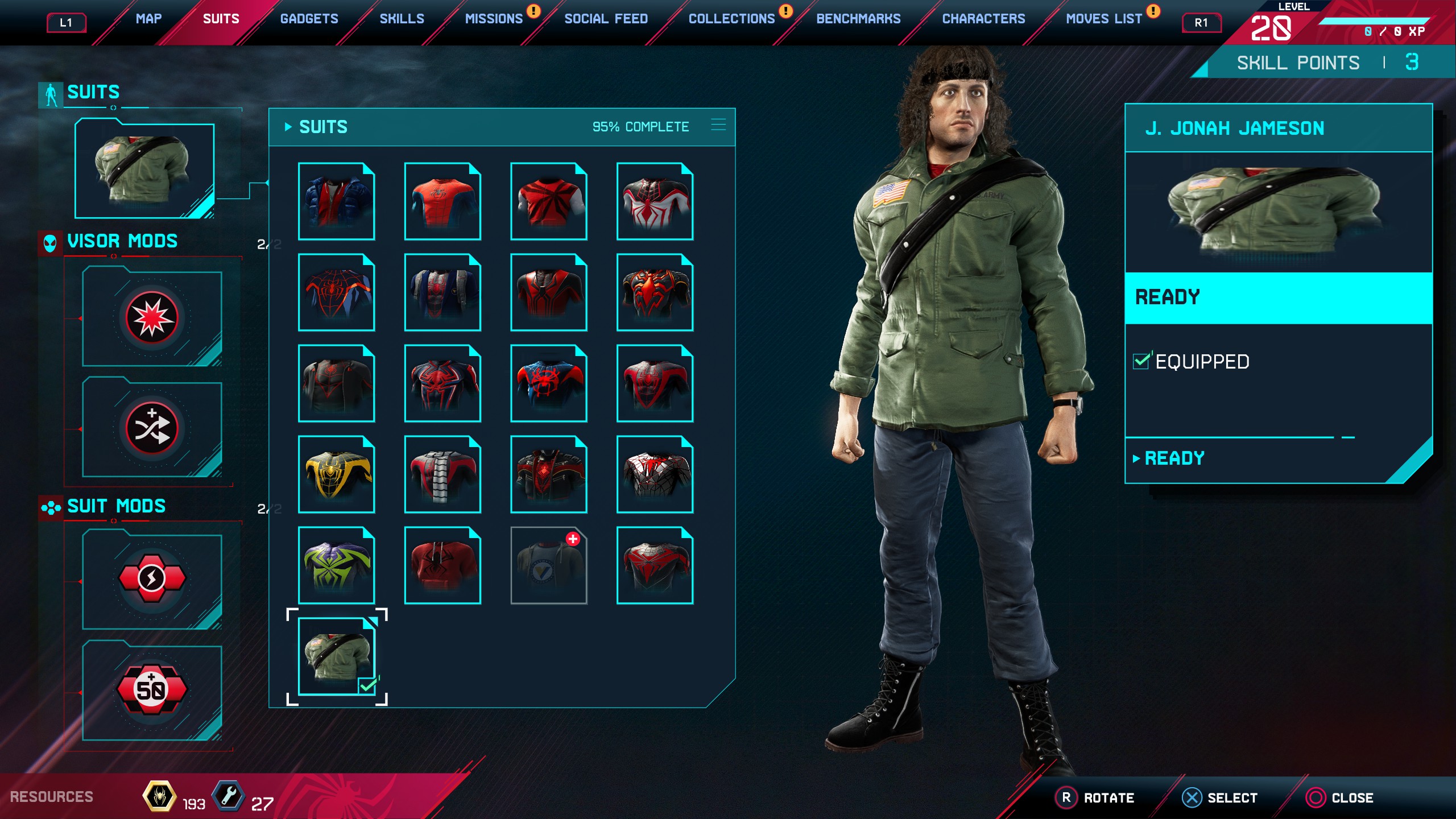Show the Benchmarks tab
Screen dimensions: 1456x819
[x=858, y=19]
